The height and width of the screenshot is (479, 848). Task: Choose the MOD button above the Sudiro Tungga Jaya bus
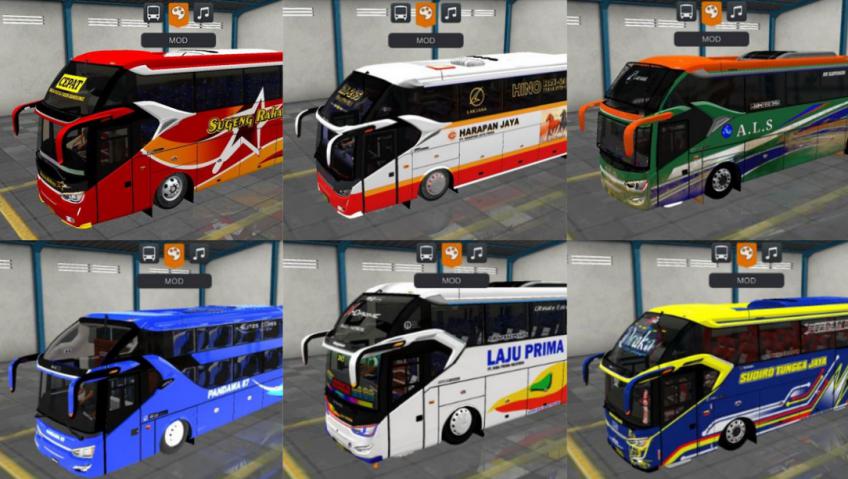pyautogui.click(x=746, y=281)
